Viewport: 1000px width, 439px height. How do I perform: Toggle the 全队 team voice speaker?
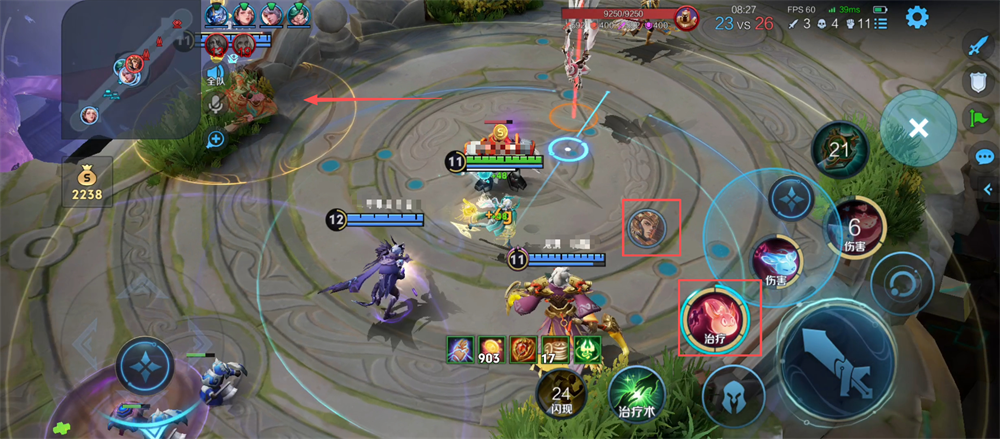coord(215,75)
